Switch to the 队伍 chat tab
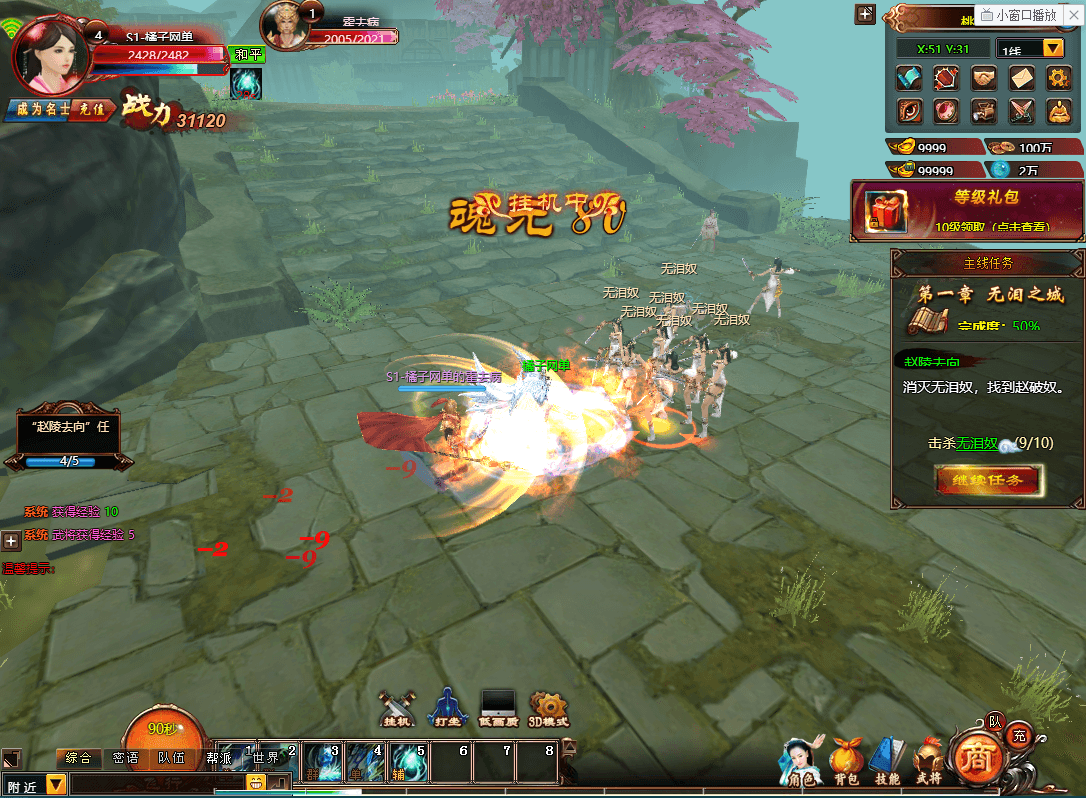1086x798 pixels. point(171,758)
